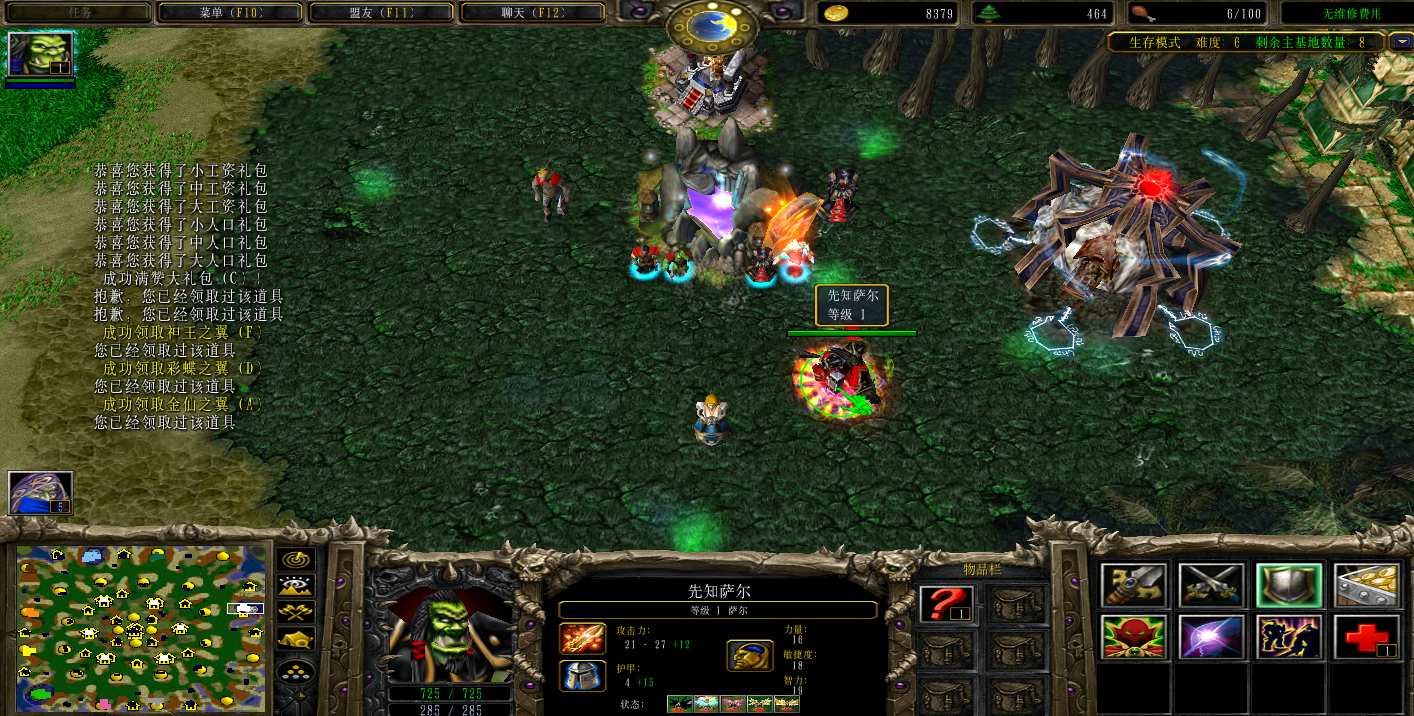1414x716 pixels.
Task: Select the crossed swords attack command
Action: pyautogui.click(x=1211, y=586)
